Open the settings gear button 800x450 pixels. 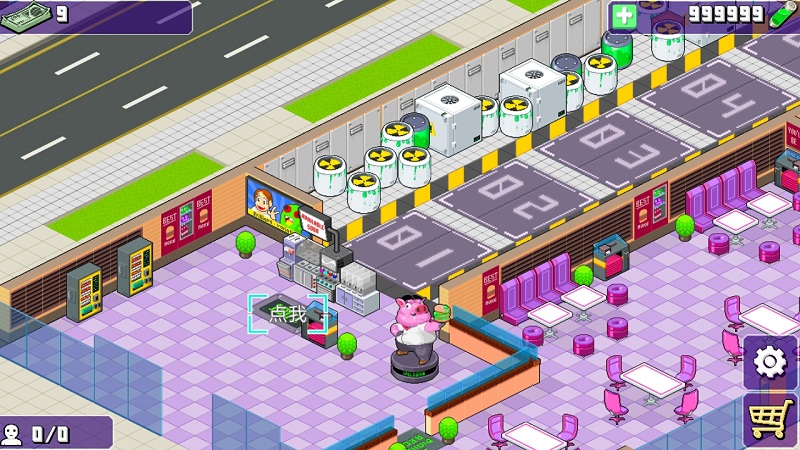[x=770, y=361]
